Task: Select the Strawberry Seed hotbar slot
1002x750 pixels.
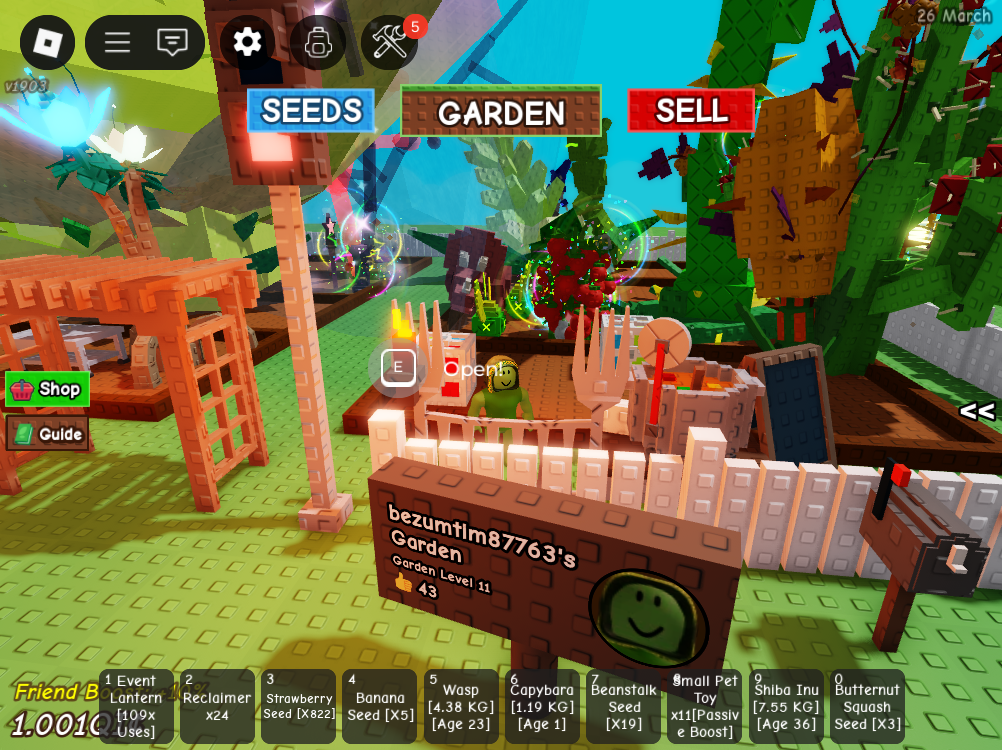Action: pos(298,706)
